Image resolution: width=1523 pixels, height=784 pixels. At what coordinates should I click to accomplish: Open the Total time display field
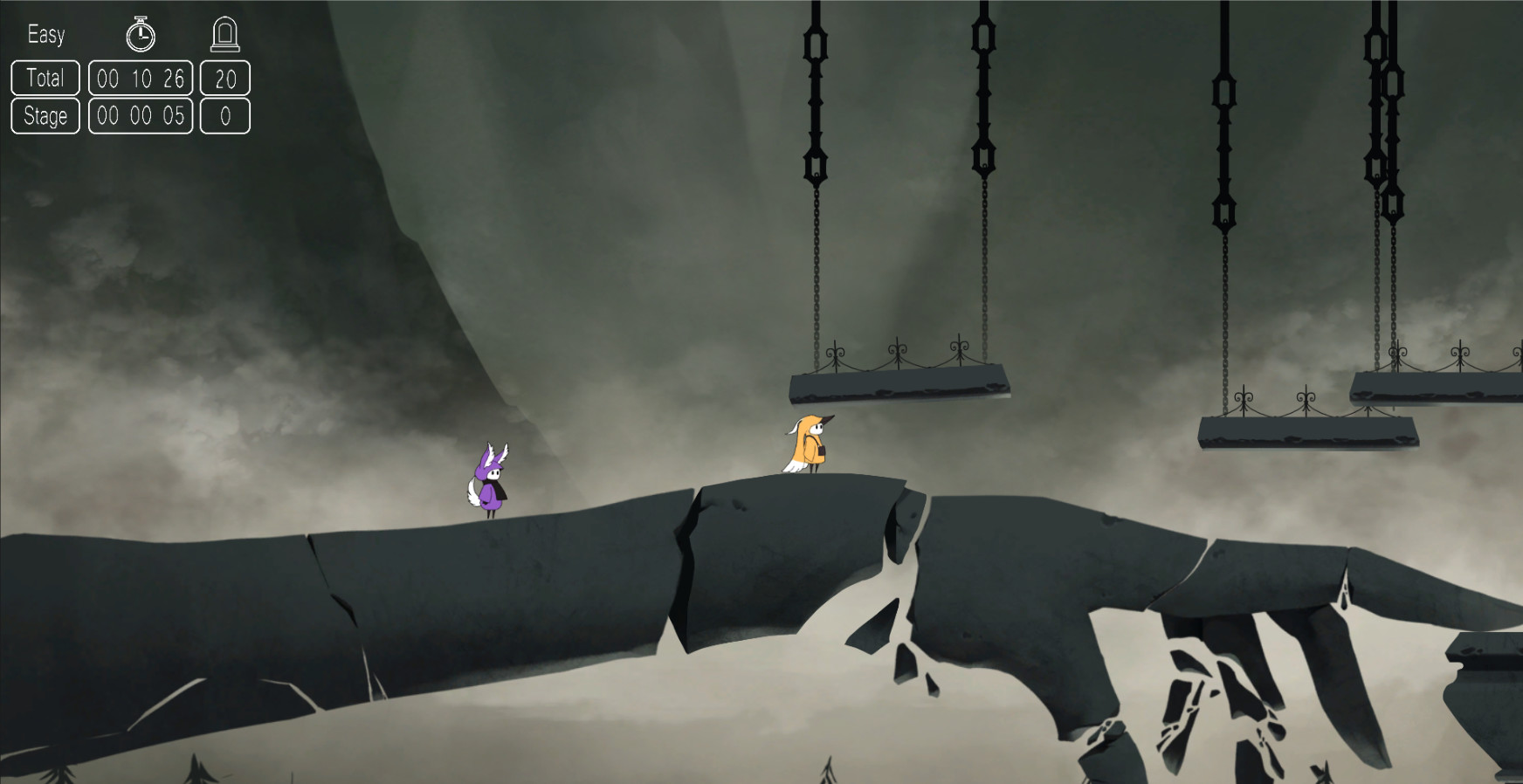(140, 79)
